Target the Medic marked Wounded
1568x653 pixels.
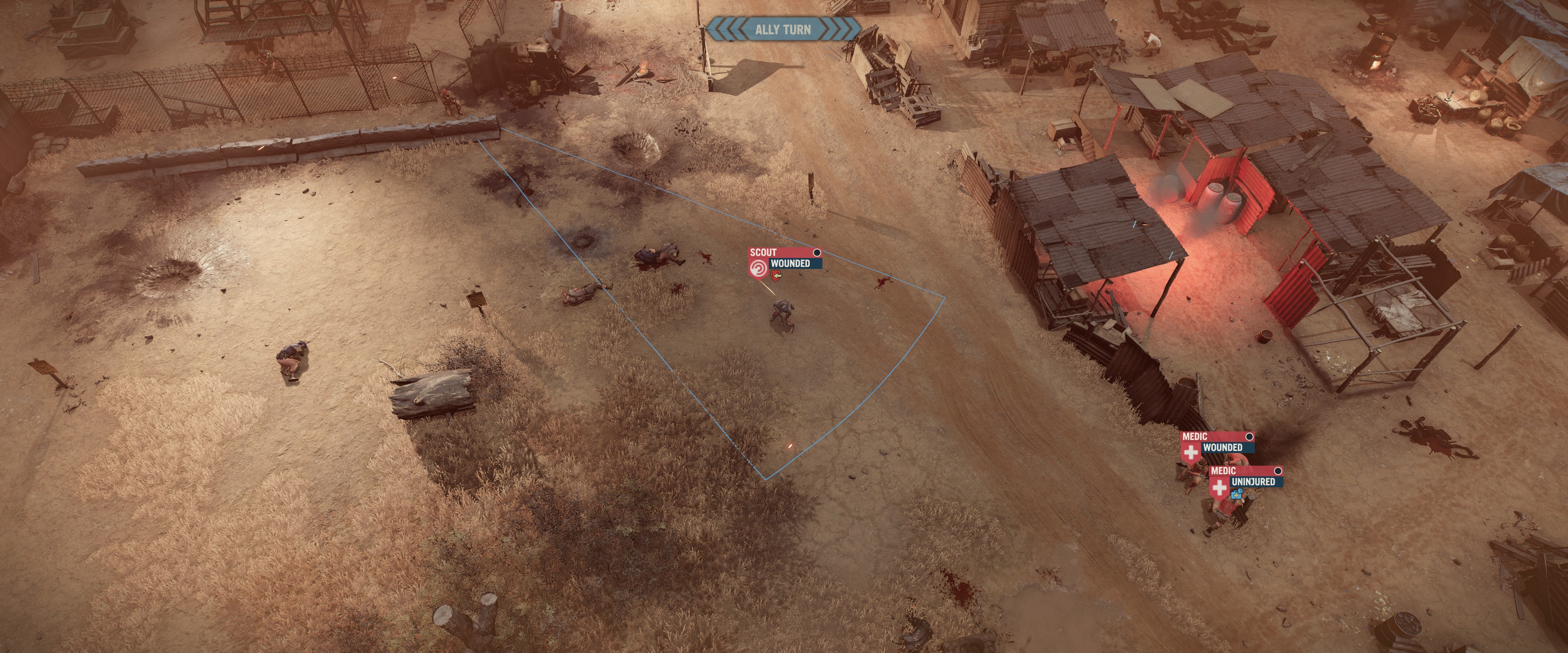point(1216,442)
